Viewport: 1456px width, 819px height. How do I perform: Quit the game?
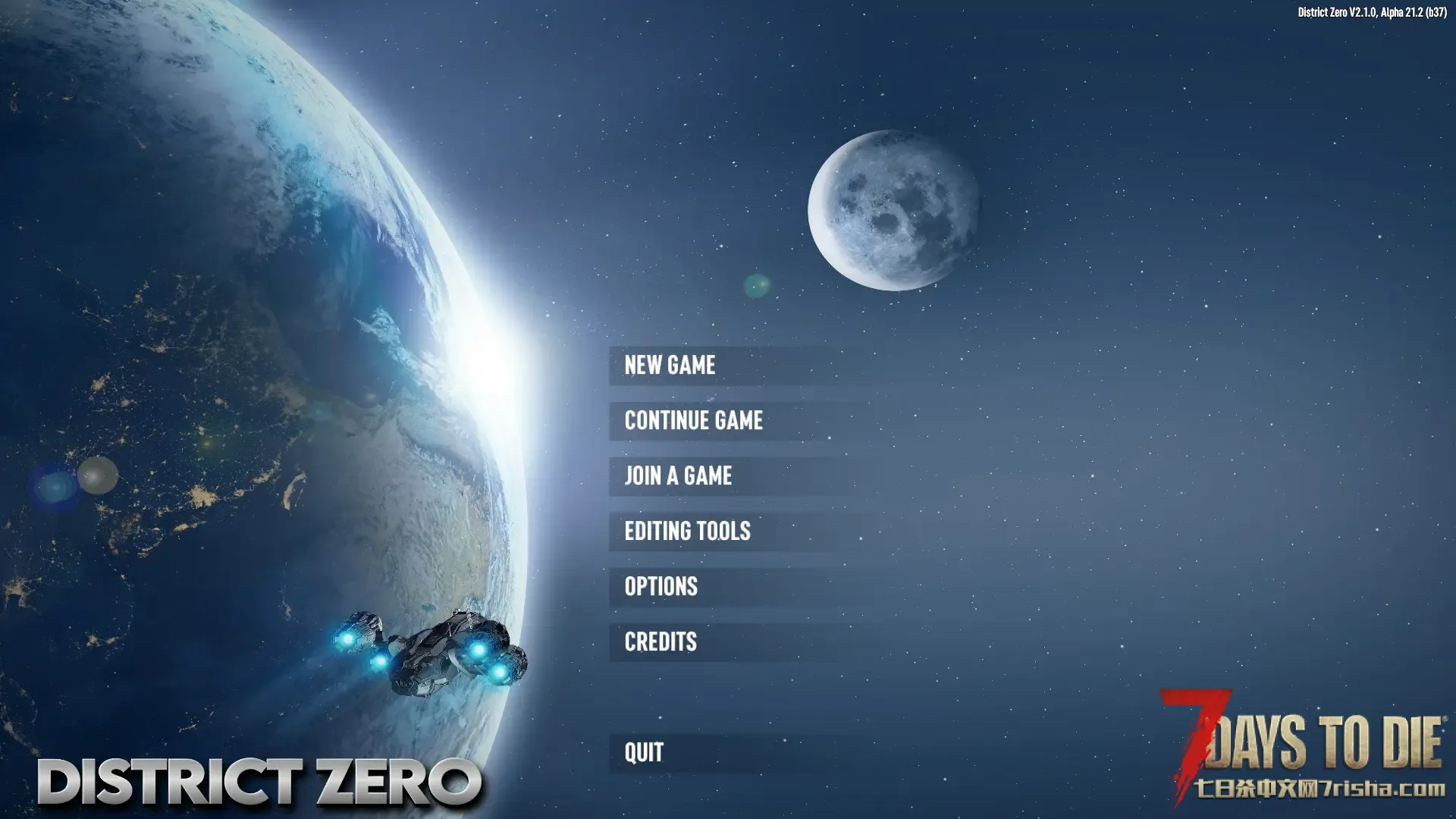click(644, 753)
